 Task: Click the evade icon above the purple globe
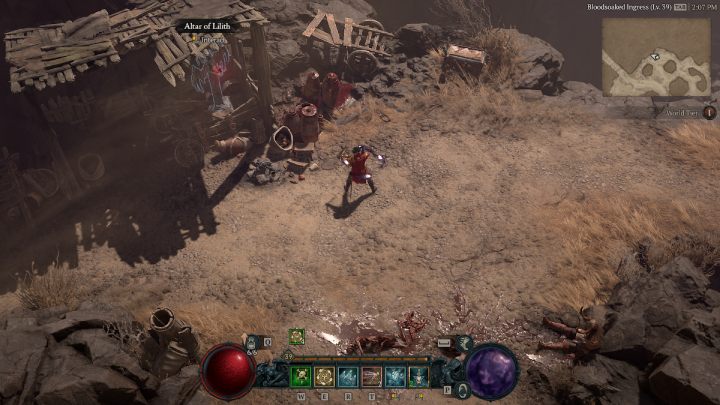[x=464, y=342]
